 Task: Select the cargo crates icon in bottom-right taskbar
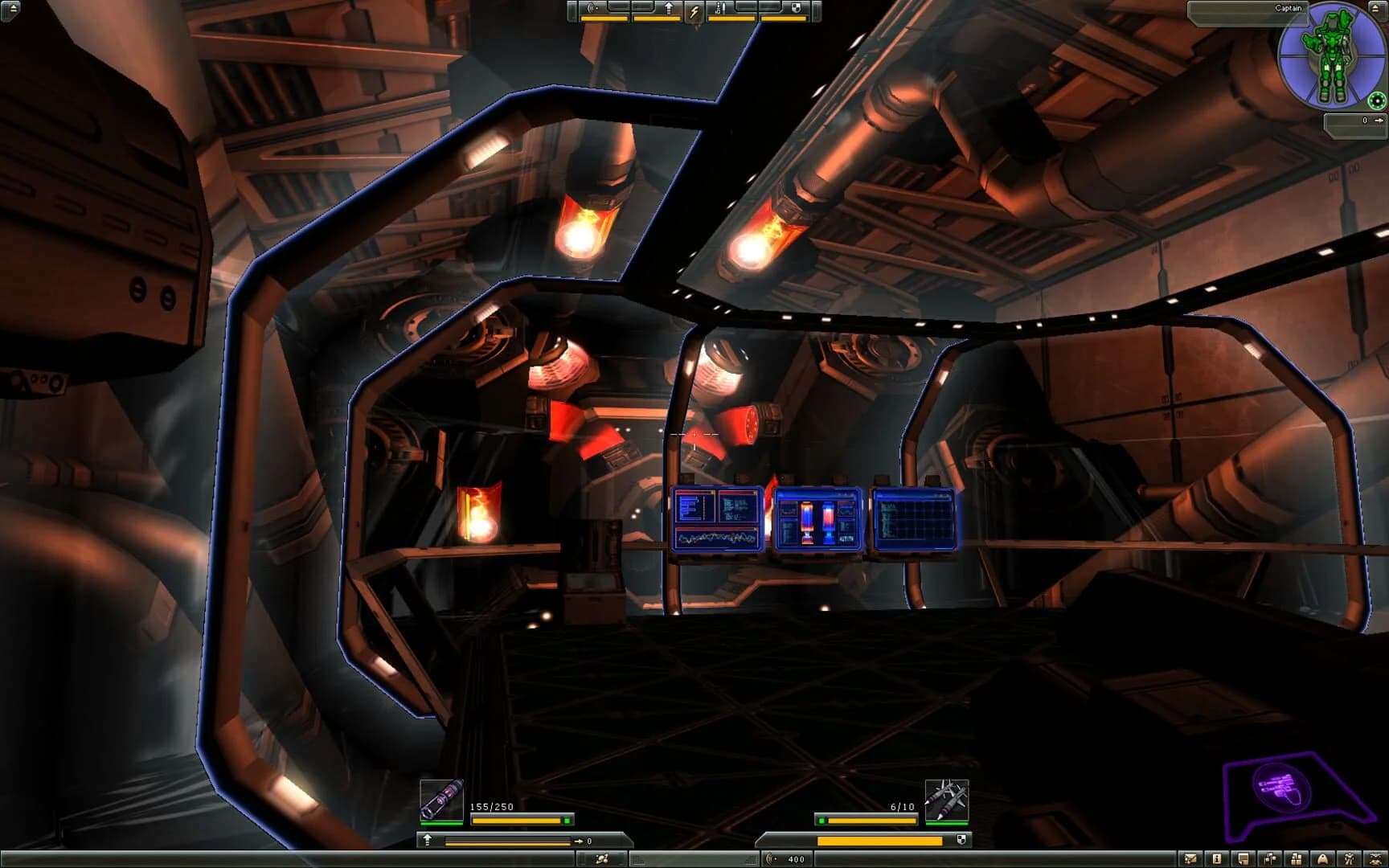point(1296,859)
